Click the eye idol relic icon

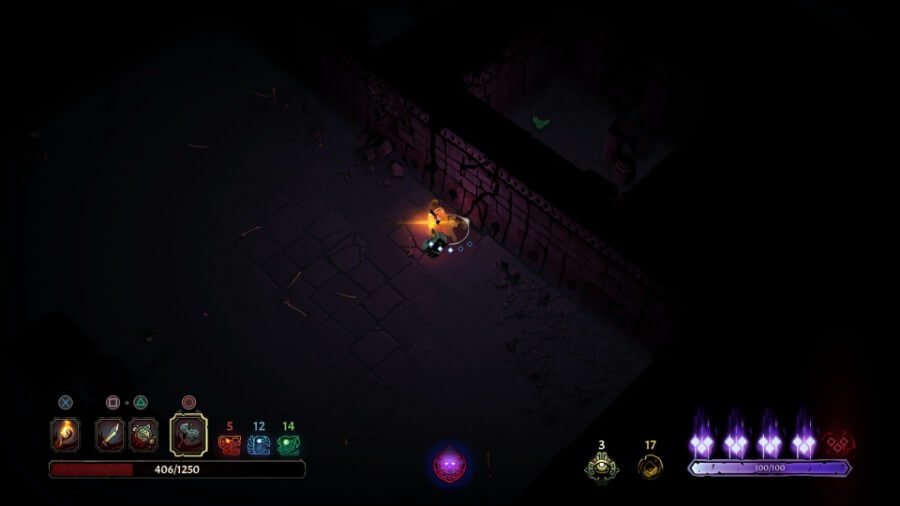(602, 464)
